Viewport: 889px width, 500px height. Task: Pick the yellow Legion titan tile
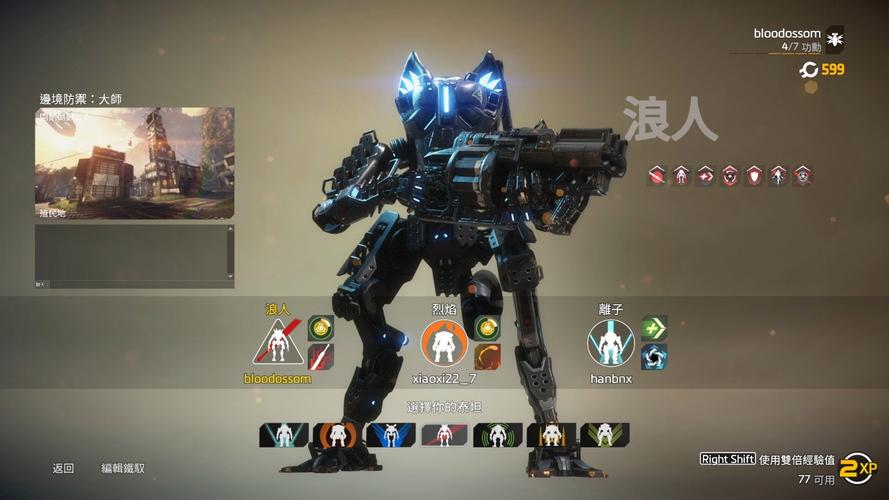(x=551, y=435)
